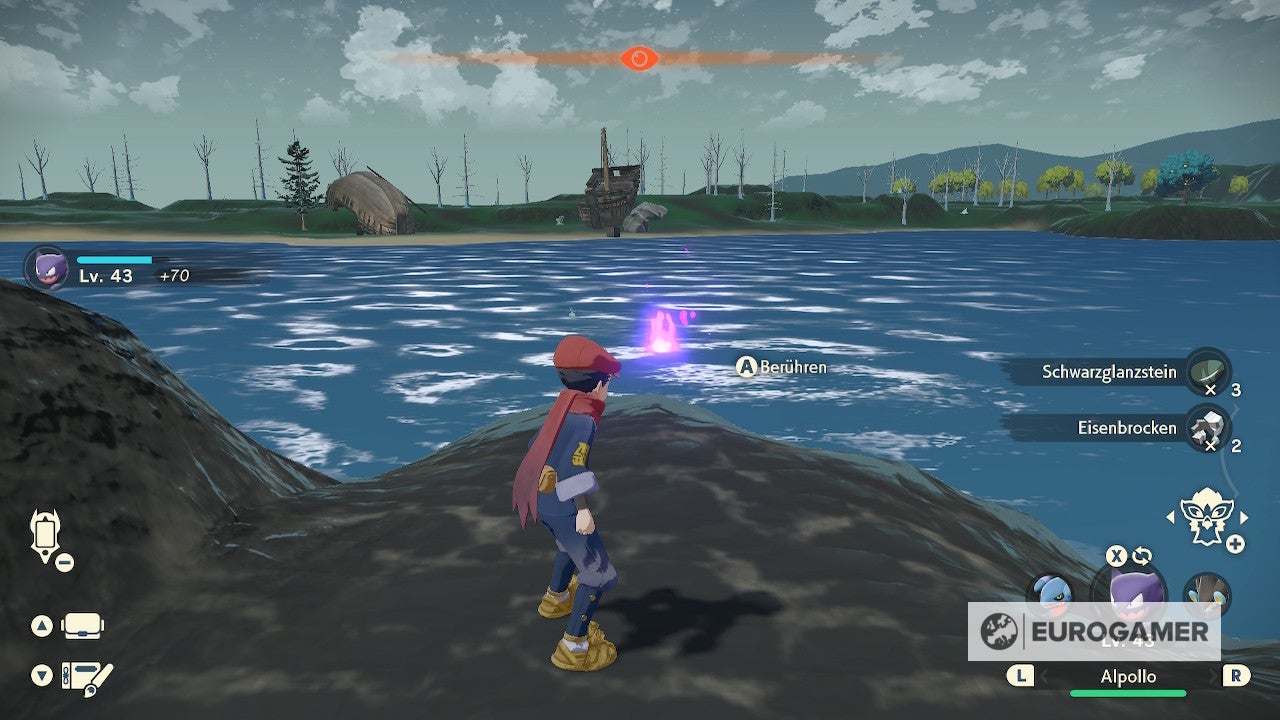The width and height of the screenshot is (1280, 720).
Task: Open the Arc Phone map icon
Action: 46,535
